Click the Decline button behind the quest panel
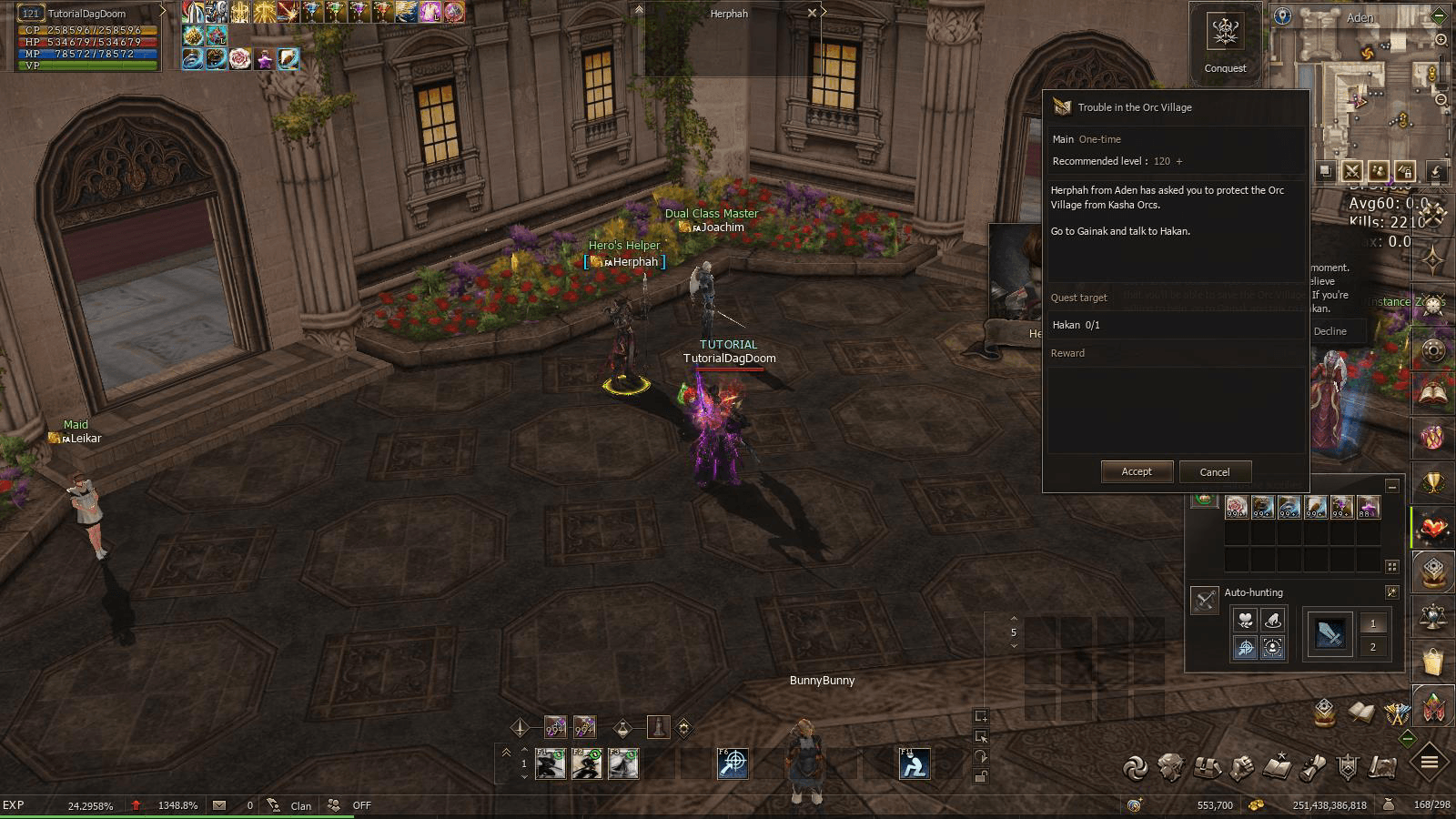This screenshot has height=819, width=1456. click(1330, 331)
